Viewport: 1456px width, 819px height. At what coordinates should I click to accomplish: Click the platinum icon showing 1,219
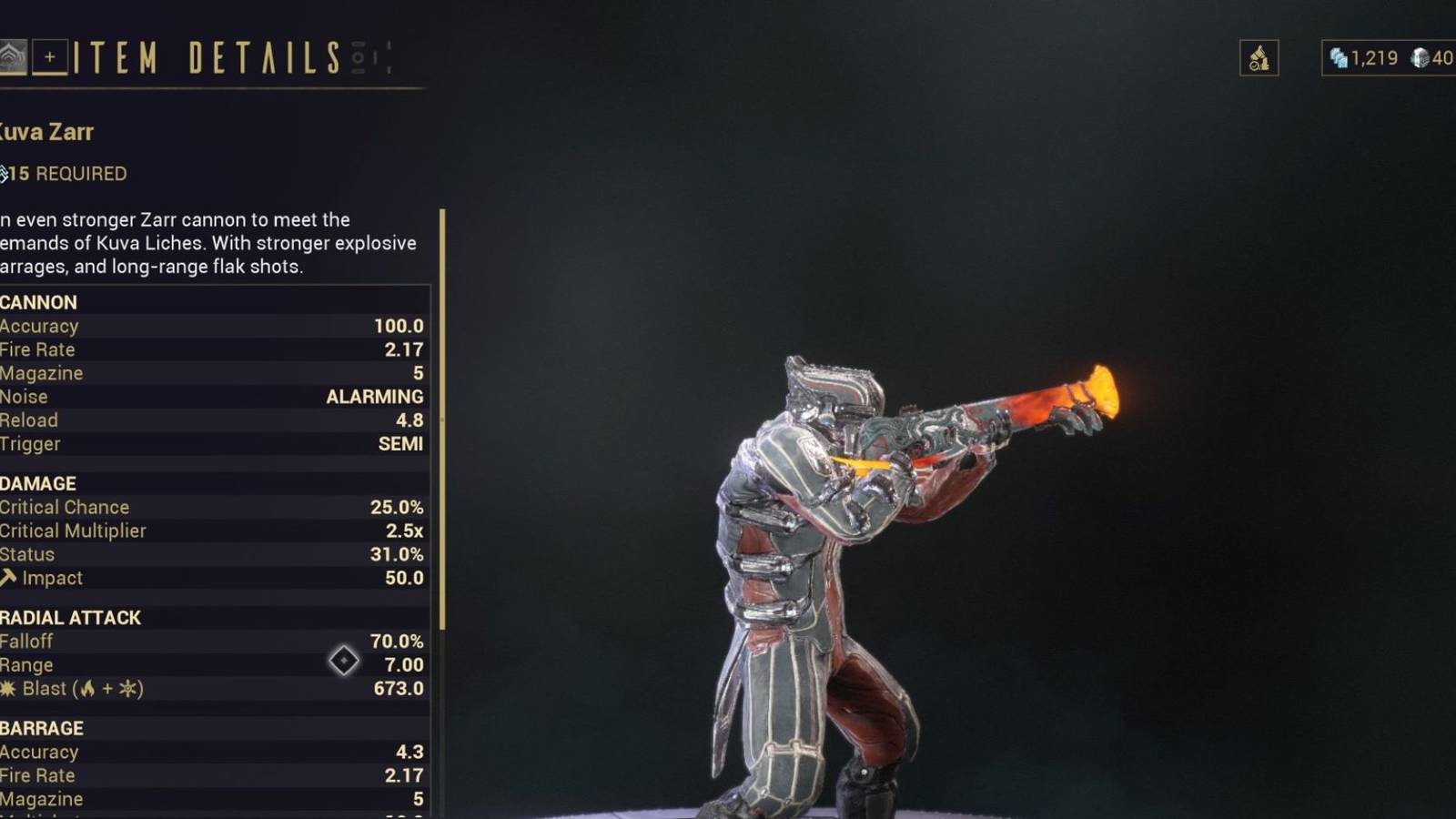[1338, 57]
